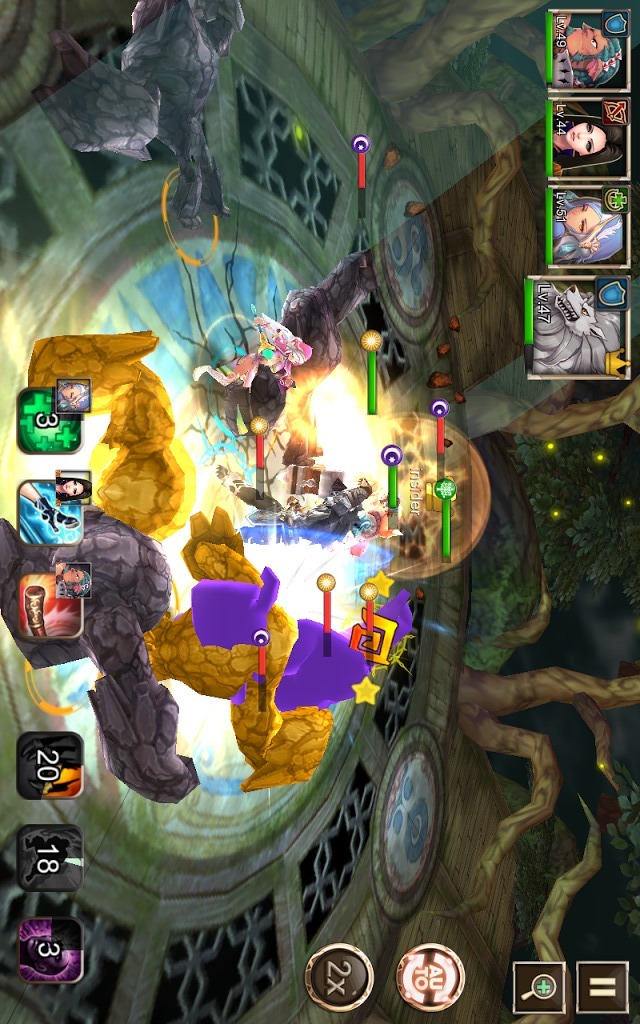Choose the Lv.51 blue-haired healer portrait

click(588, 227)
